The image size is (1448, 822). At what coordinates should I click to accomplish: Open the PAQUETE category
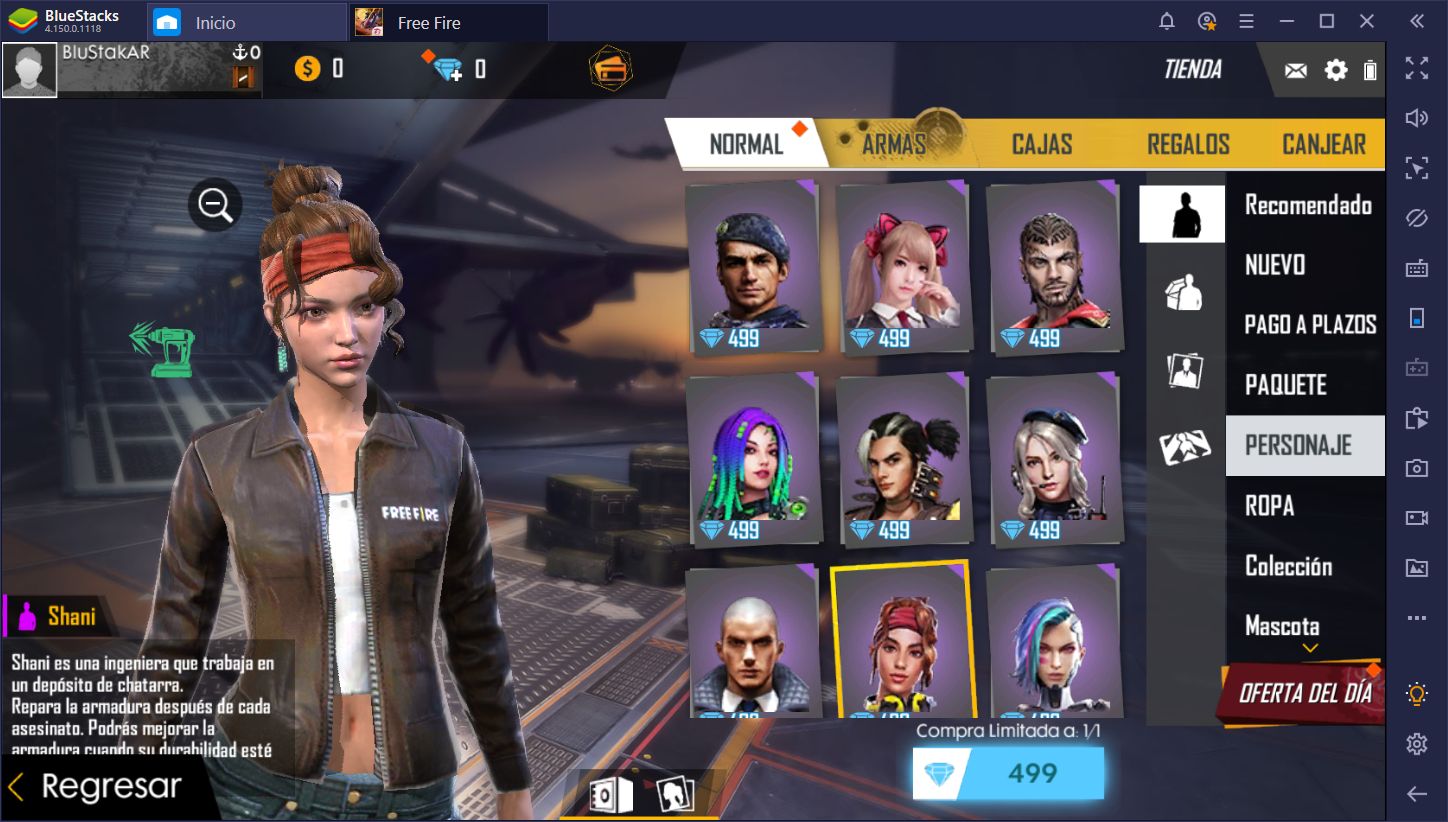click(1285, 385)
